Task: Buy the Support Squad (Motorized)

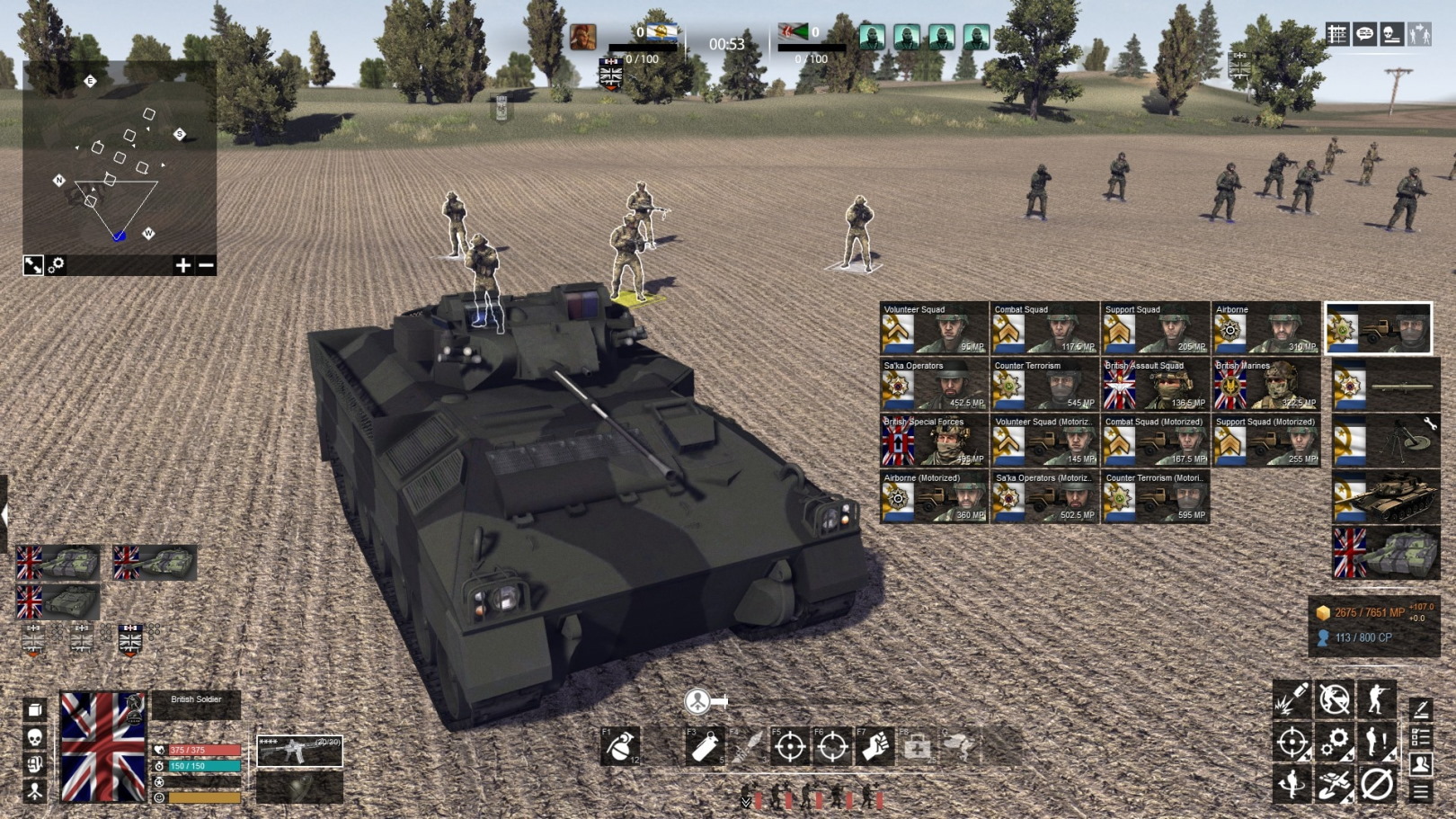Action: pos(1265,441)
